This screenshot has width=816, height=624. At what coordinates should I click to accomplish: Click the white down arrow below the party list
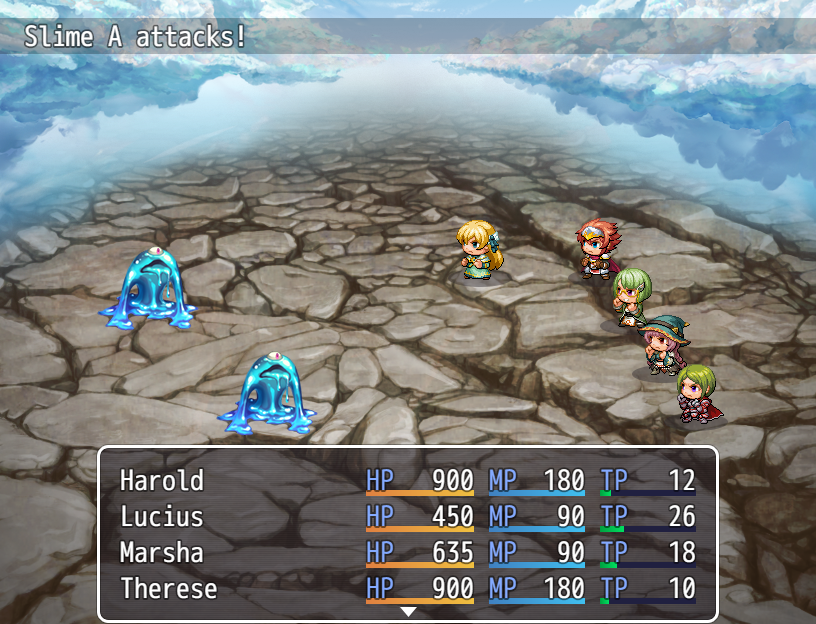pos(408,611)
